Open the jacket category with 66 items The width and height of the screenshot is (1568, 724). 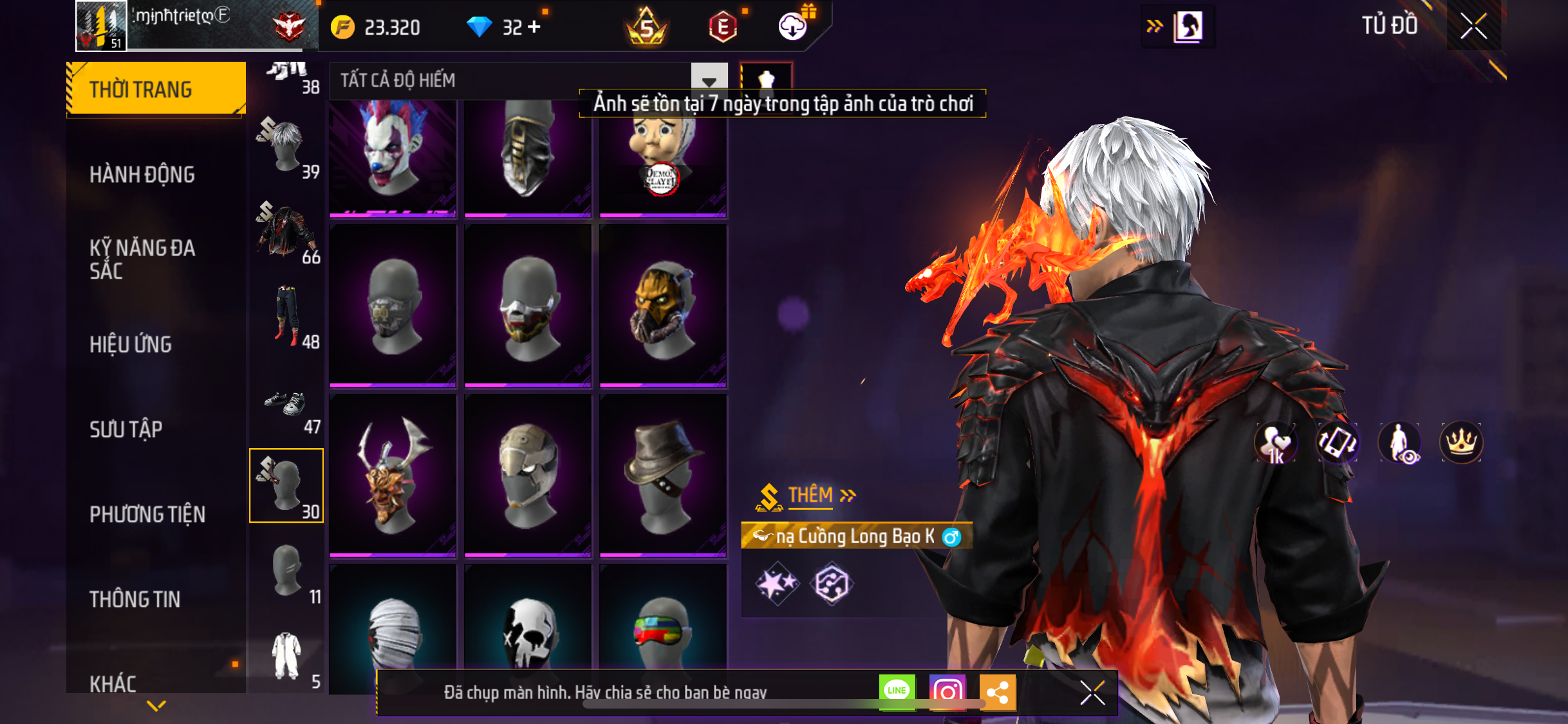click(286, 233)
